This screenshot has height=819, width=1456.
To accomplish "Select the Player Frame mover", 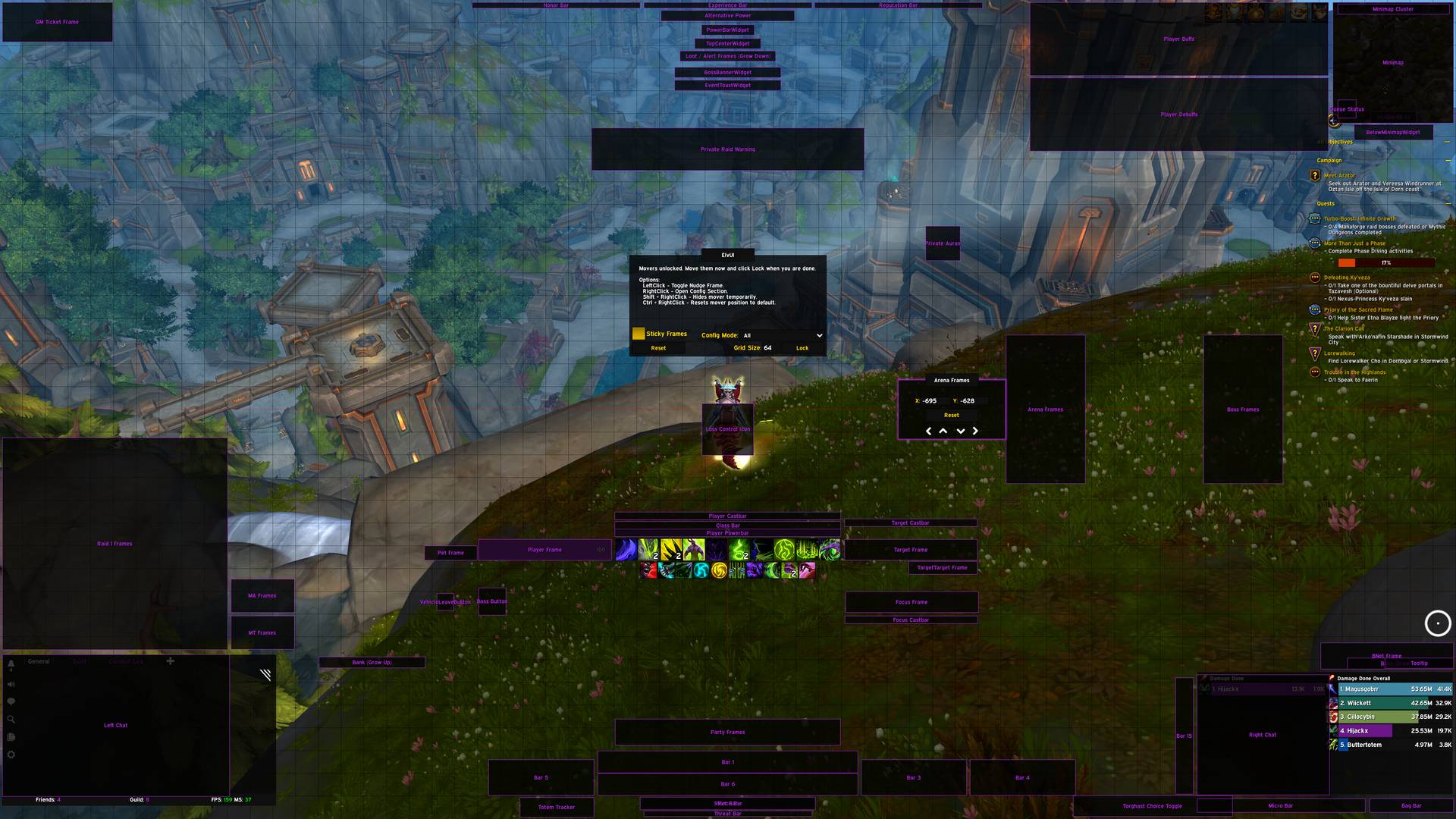I will click(544, 550).
